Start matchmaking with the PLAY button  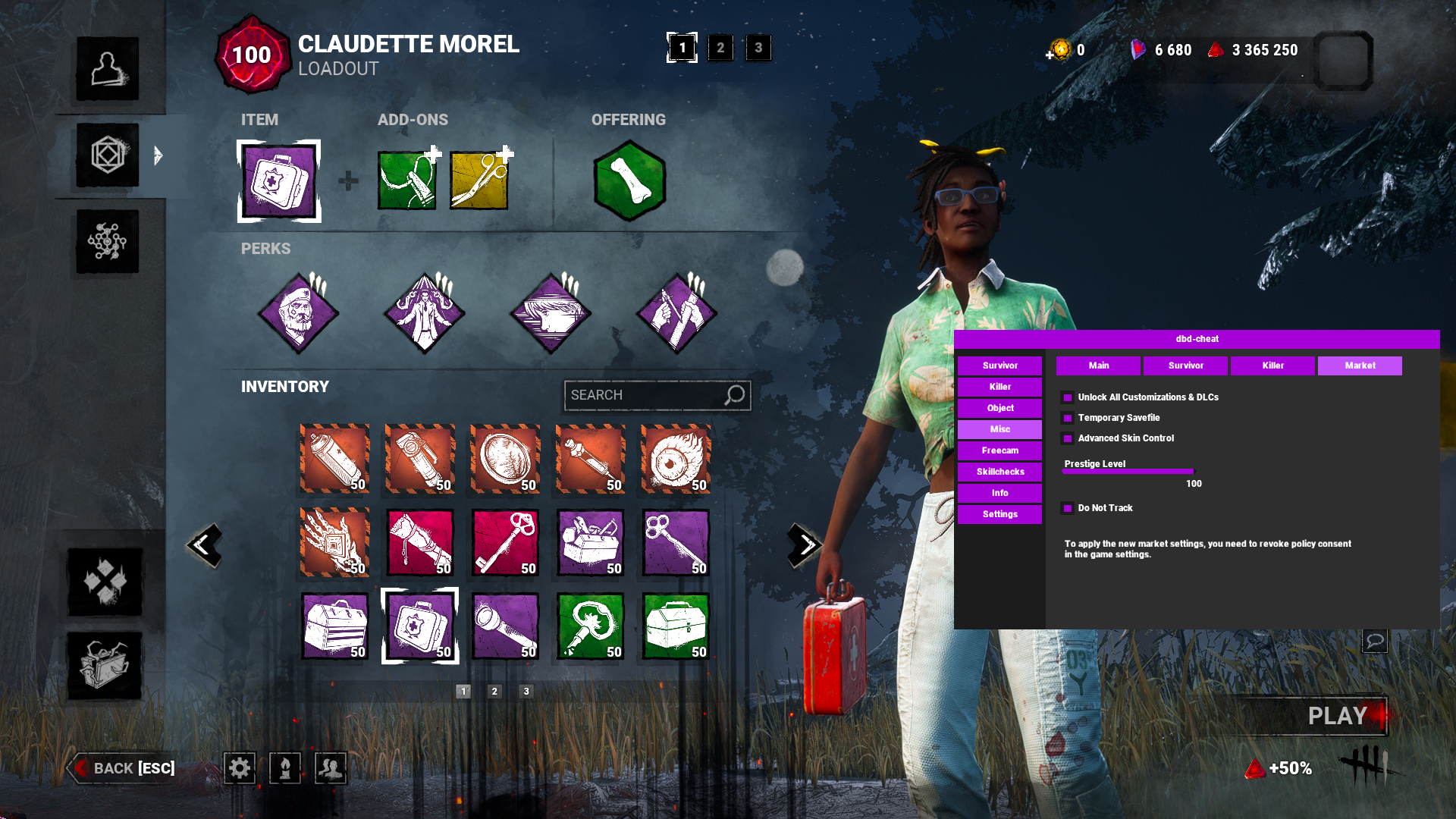(1336, 716)
